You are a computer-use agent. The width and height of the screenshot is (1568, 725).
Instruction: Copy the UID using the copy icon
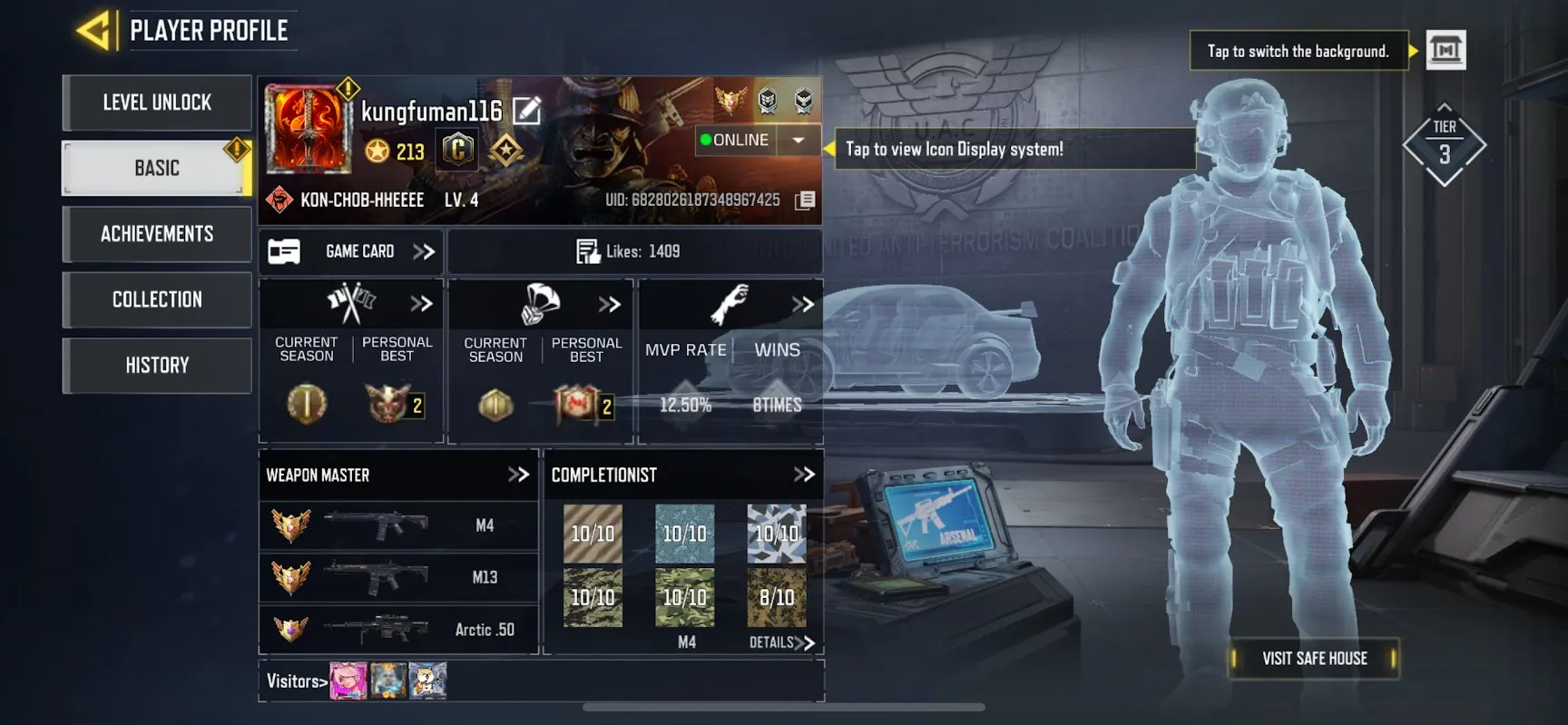coord(804,199)
